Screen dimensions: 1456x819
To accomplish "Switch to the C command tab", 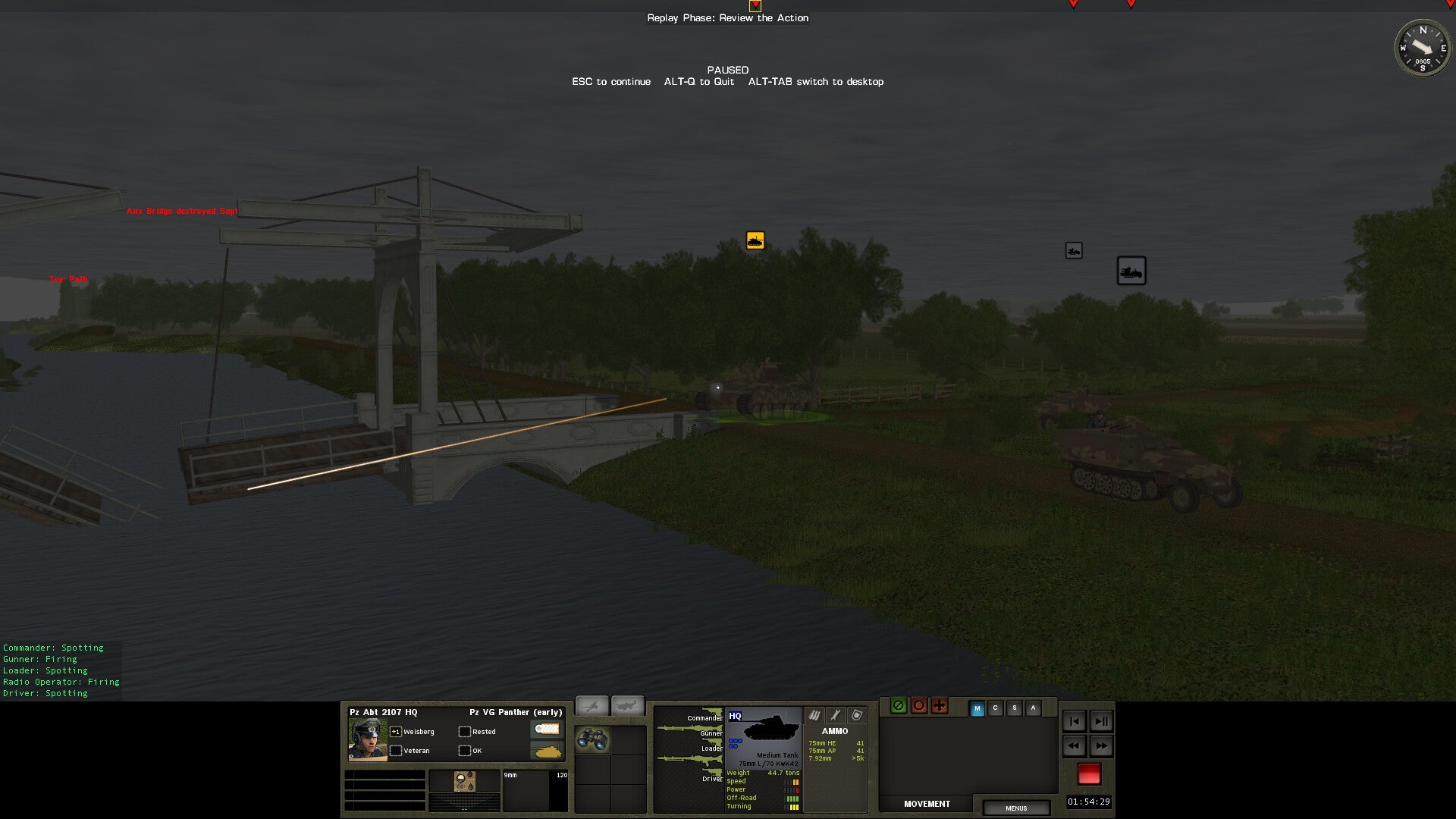I will click(x=995, y=708).
